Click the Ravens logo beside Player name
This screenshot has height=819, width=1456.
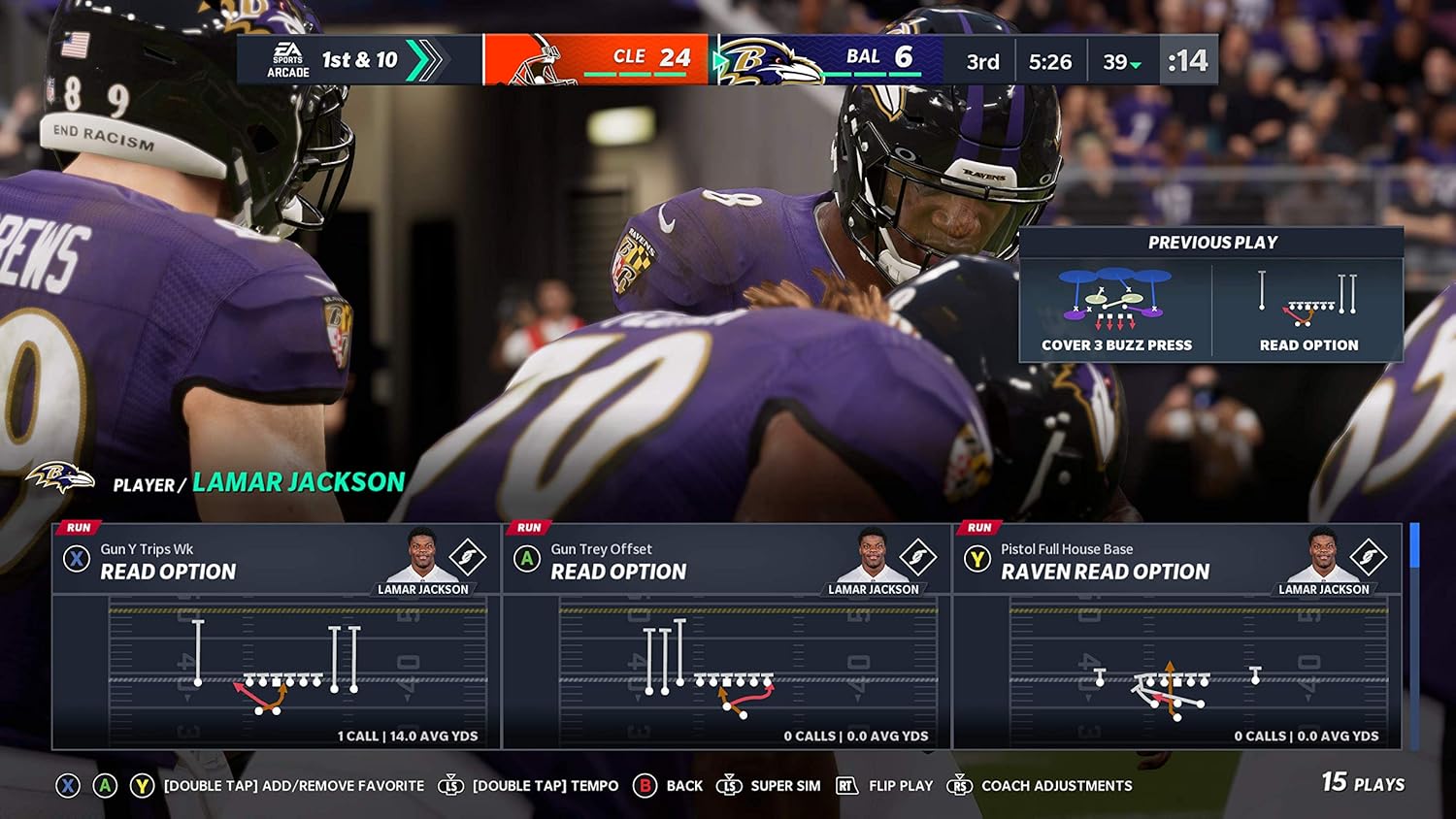click(58, 475)
